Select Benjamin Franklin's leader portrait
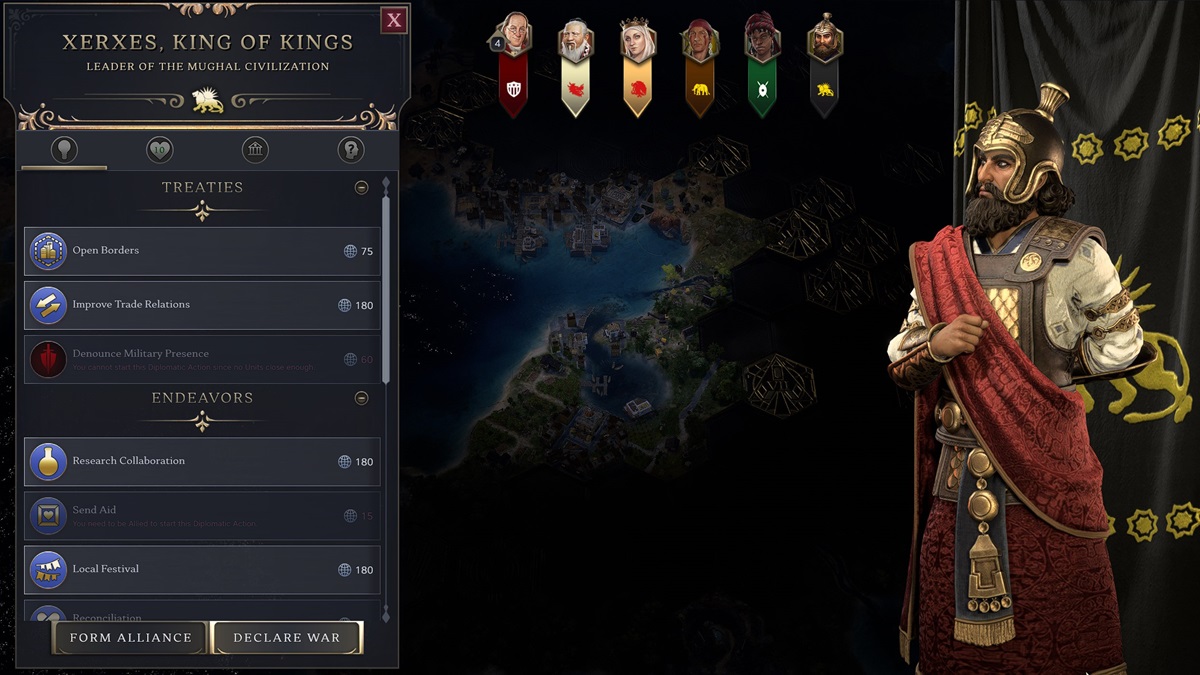The height and width of the screenshot is (675, 1200). 514,40
